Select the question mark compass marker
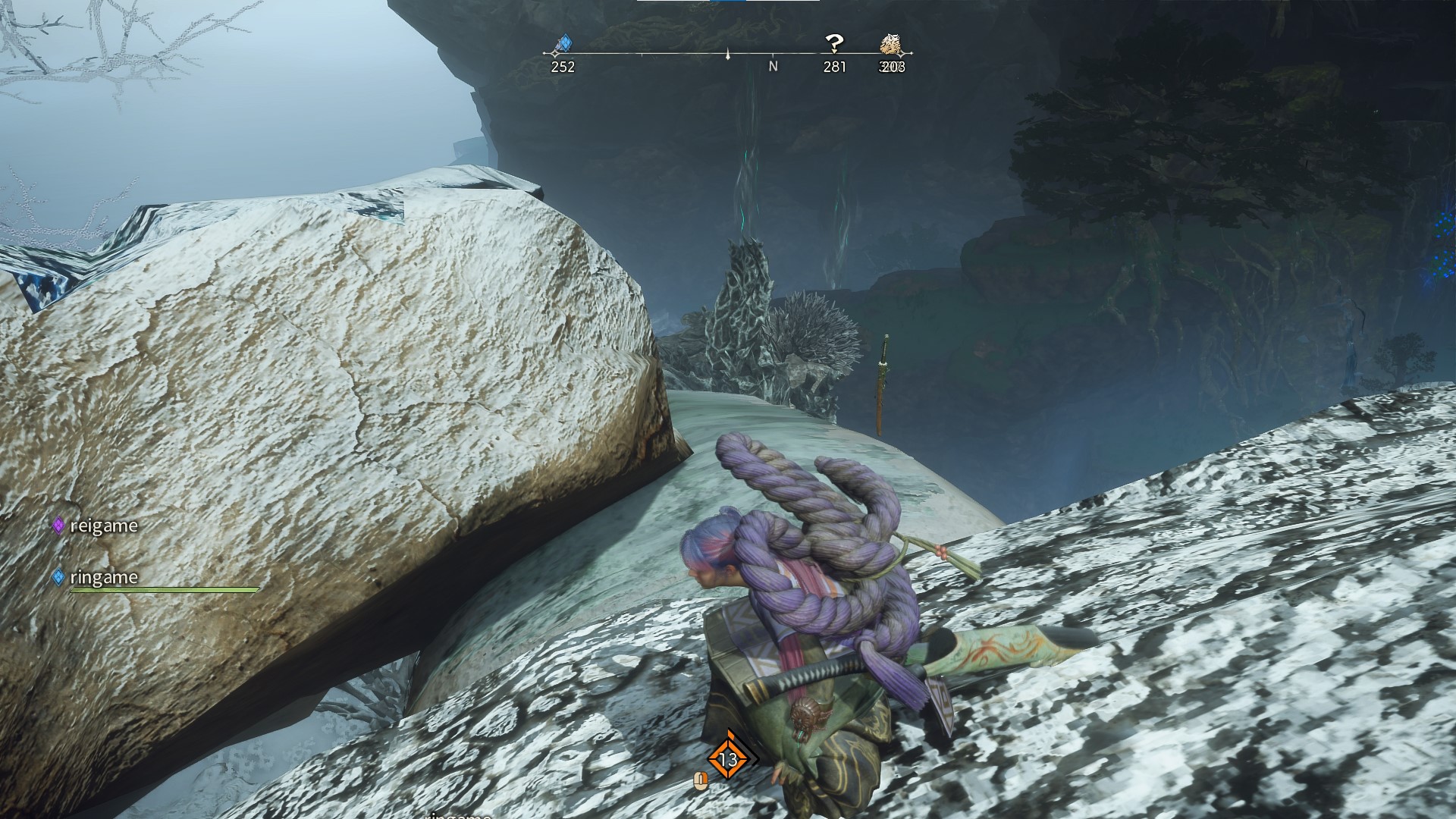1456x819 pixels. pyautogui.click(x=834, y=44)
